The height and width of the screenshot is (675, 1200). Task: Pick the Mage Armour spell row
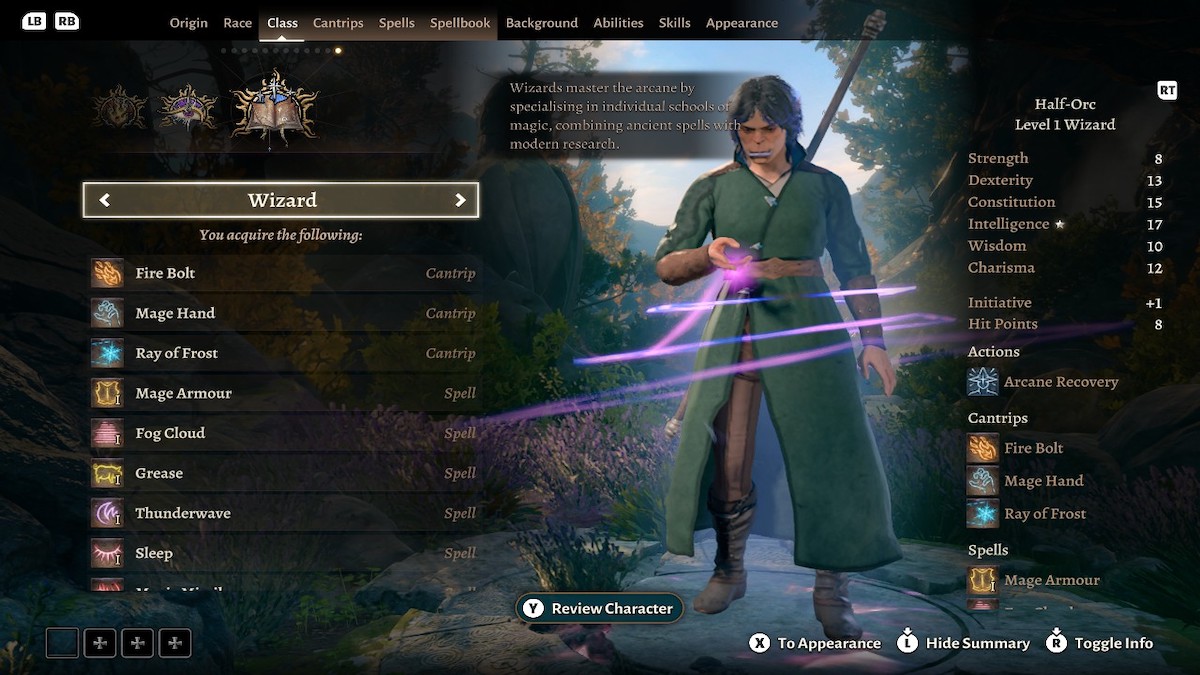click(x=284, y=393)
